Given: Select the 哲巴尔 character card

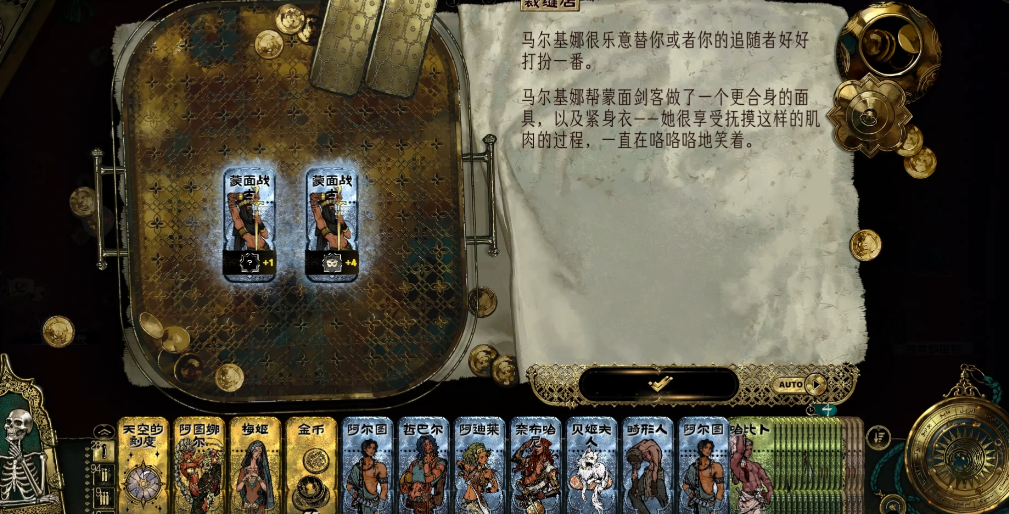Looking at the screenshot, I should click(424, 465).
